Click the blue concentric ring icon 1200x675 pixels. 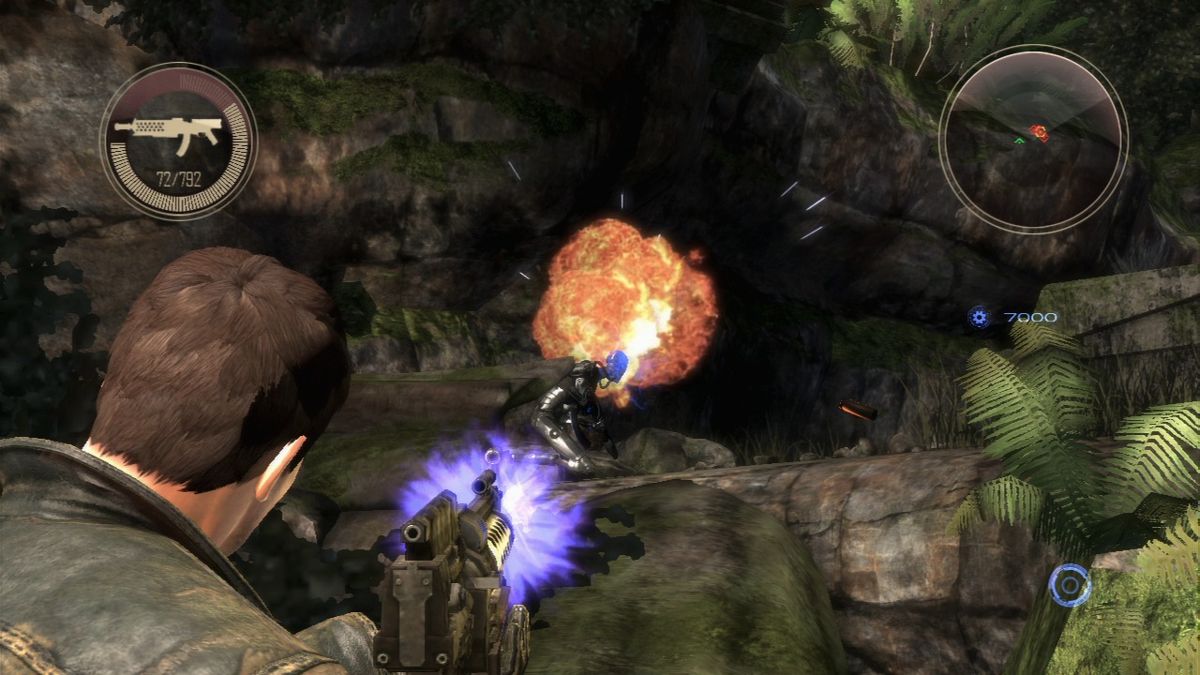point(1069,584)
